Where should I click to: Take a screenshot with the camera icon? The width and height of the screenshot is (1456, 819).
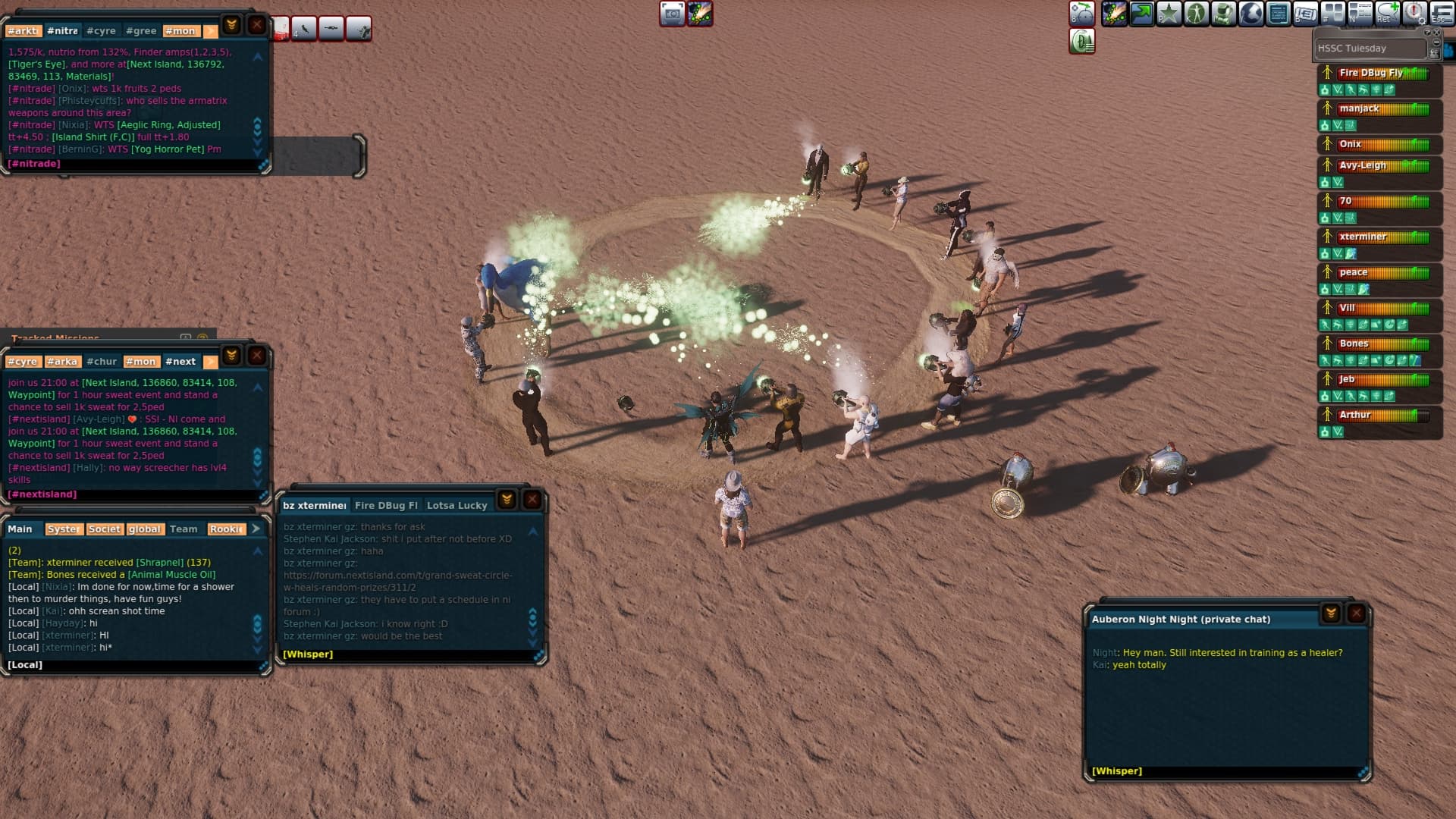(x=672, y=14)
